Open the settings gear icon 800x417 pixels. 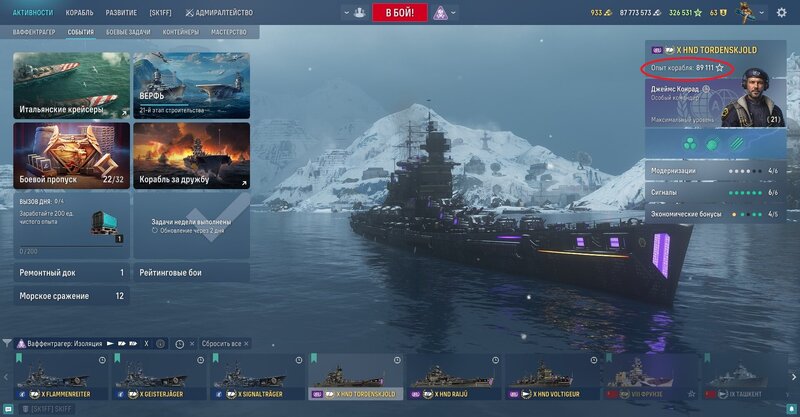tap(781, 13)
